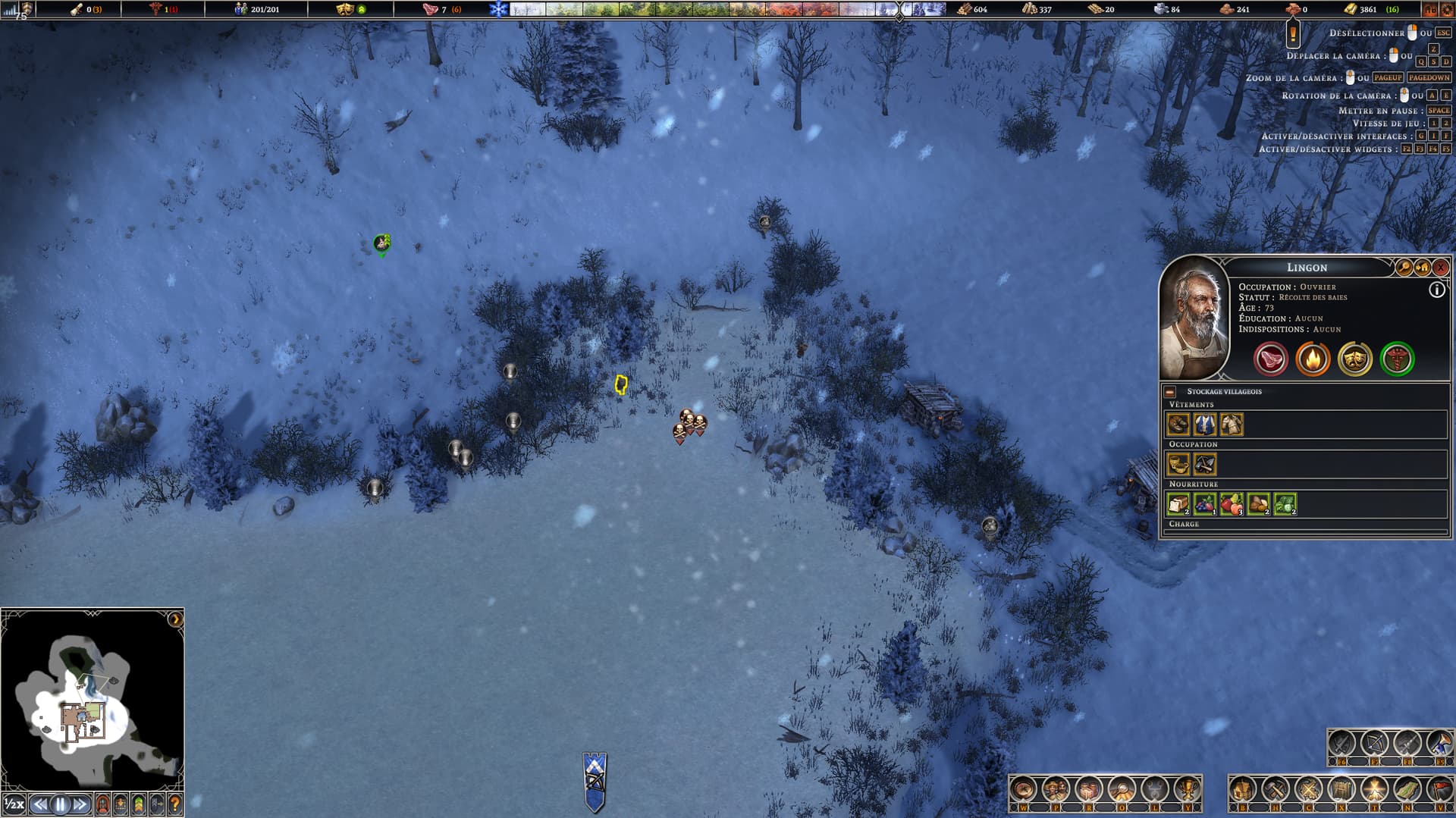Check the theater masks happiness icon
1456x818 pixels.
coord(1354,359)
